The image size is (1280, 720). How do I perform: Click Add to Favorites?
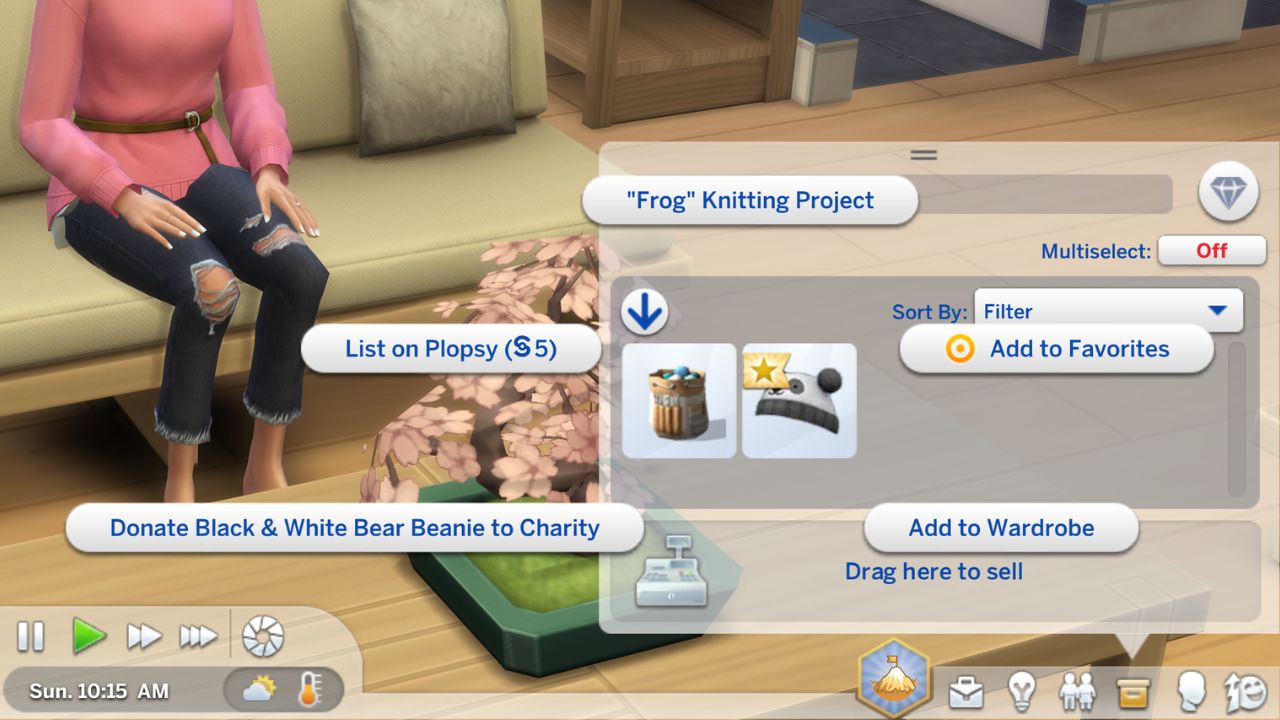(x=1057, y=349)
